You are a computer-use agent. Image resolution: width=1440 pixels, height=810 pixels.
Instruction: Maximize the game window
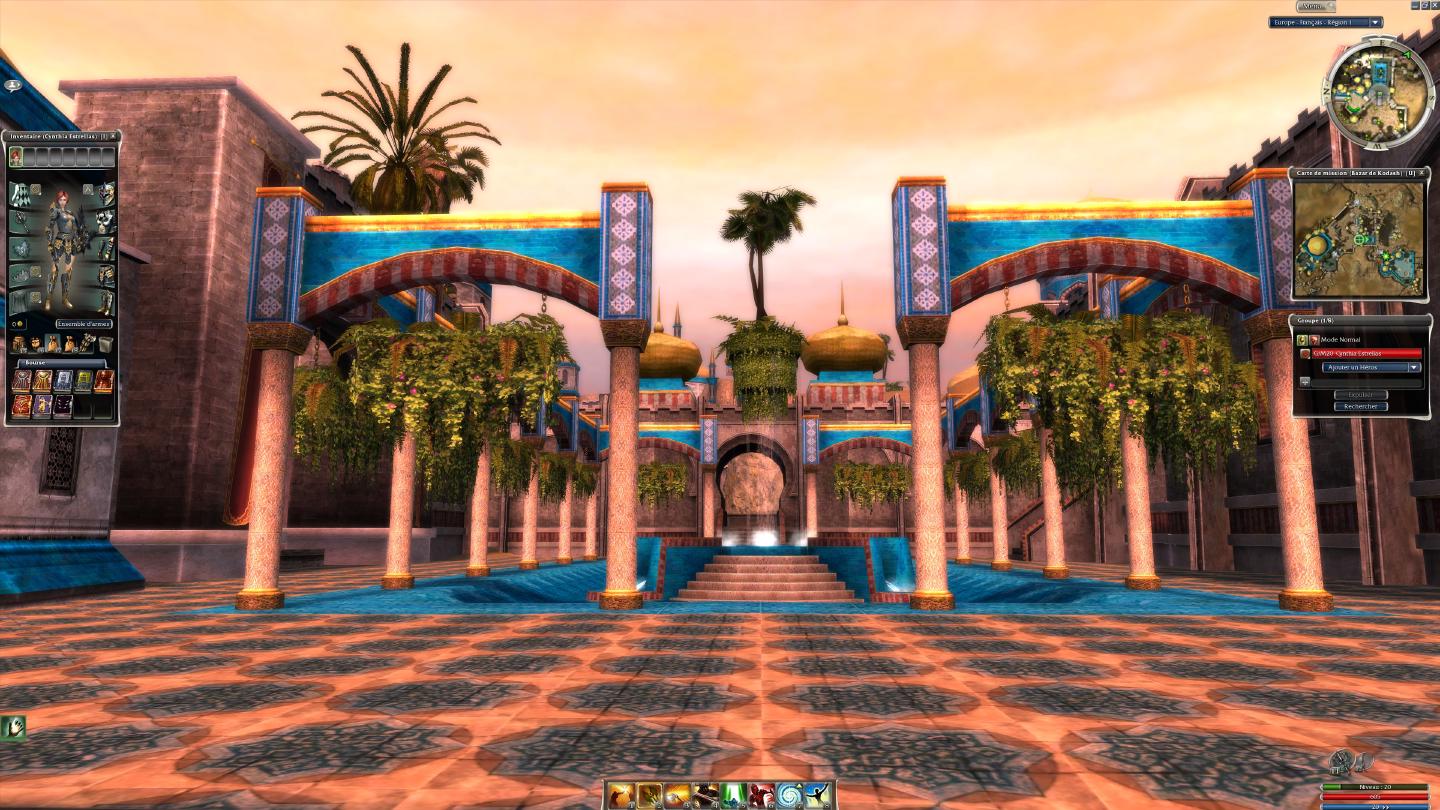coord(1425,6)
